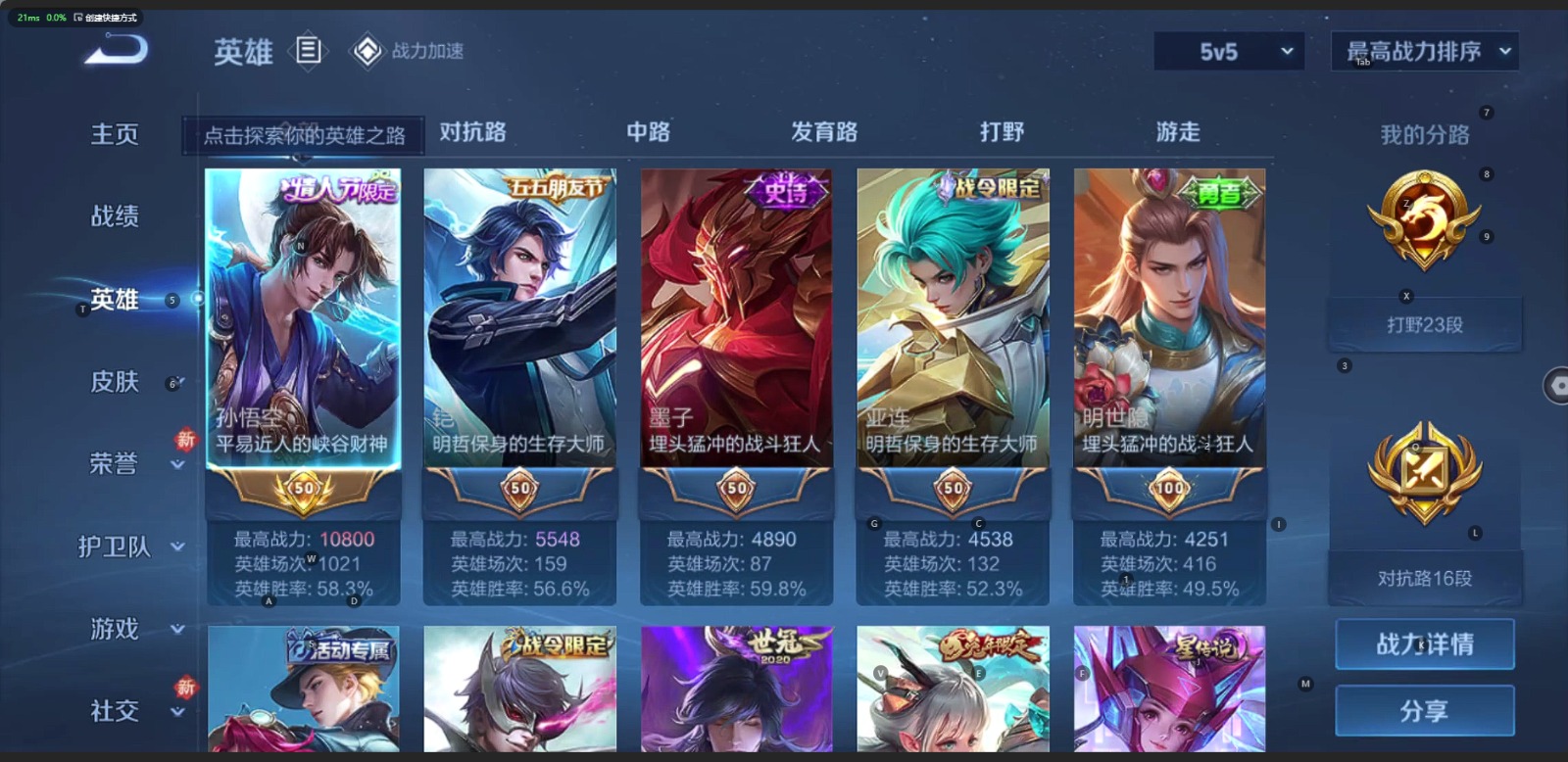Activate the 战力加速 power boost button
This screenshot has width=1568, height=762.
(408, 51)
